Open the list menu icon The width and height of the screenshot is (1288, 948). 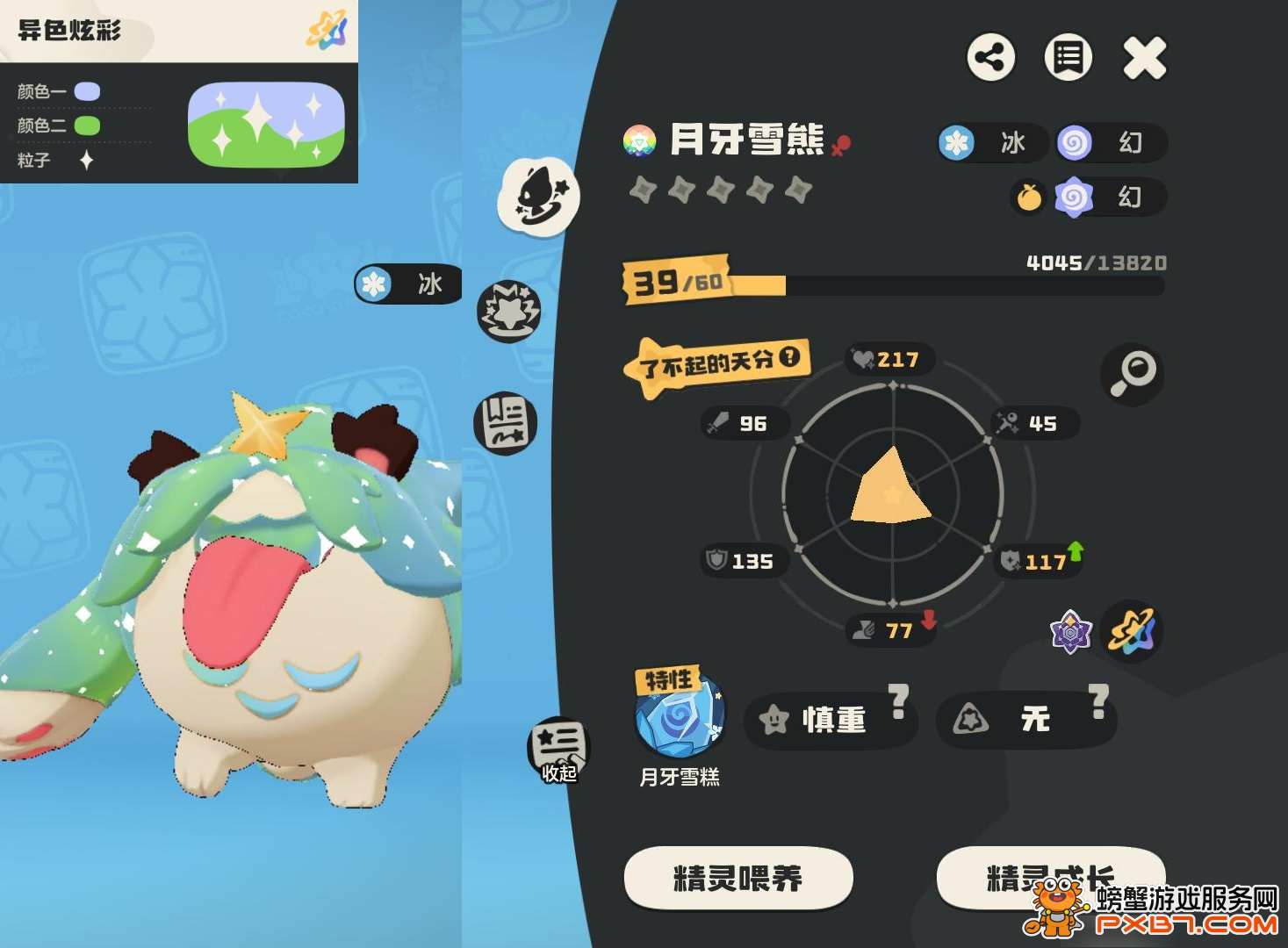click(x=1068, y=58)
